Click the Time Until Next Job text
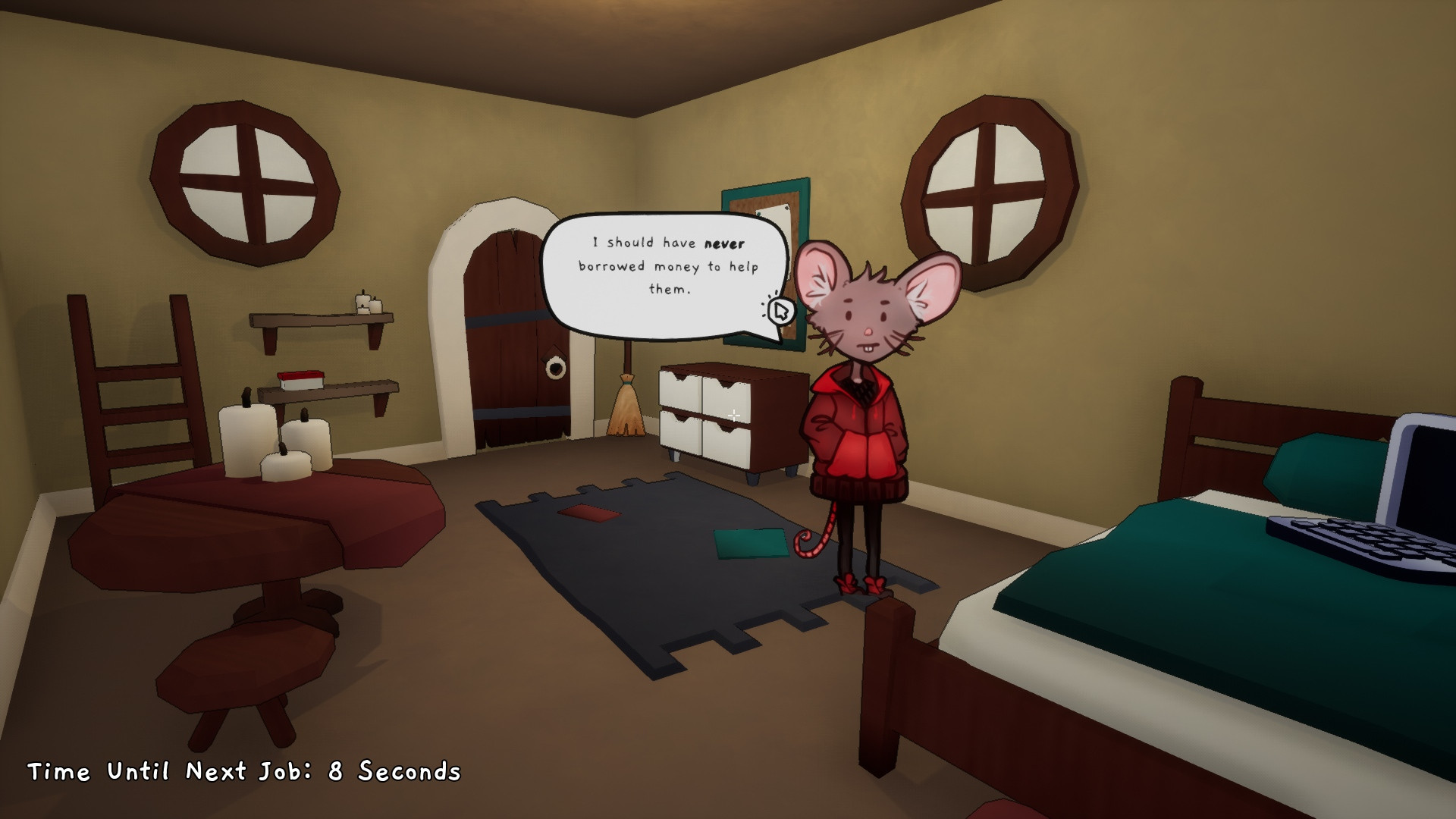1456x819 pixels. pos(243,772)
